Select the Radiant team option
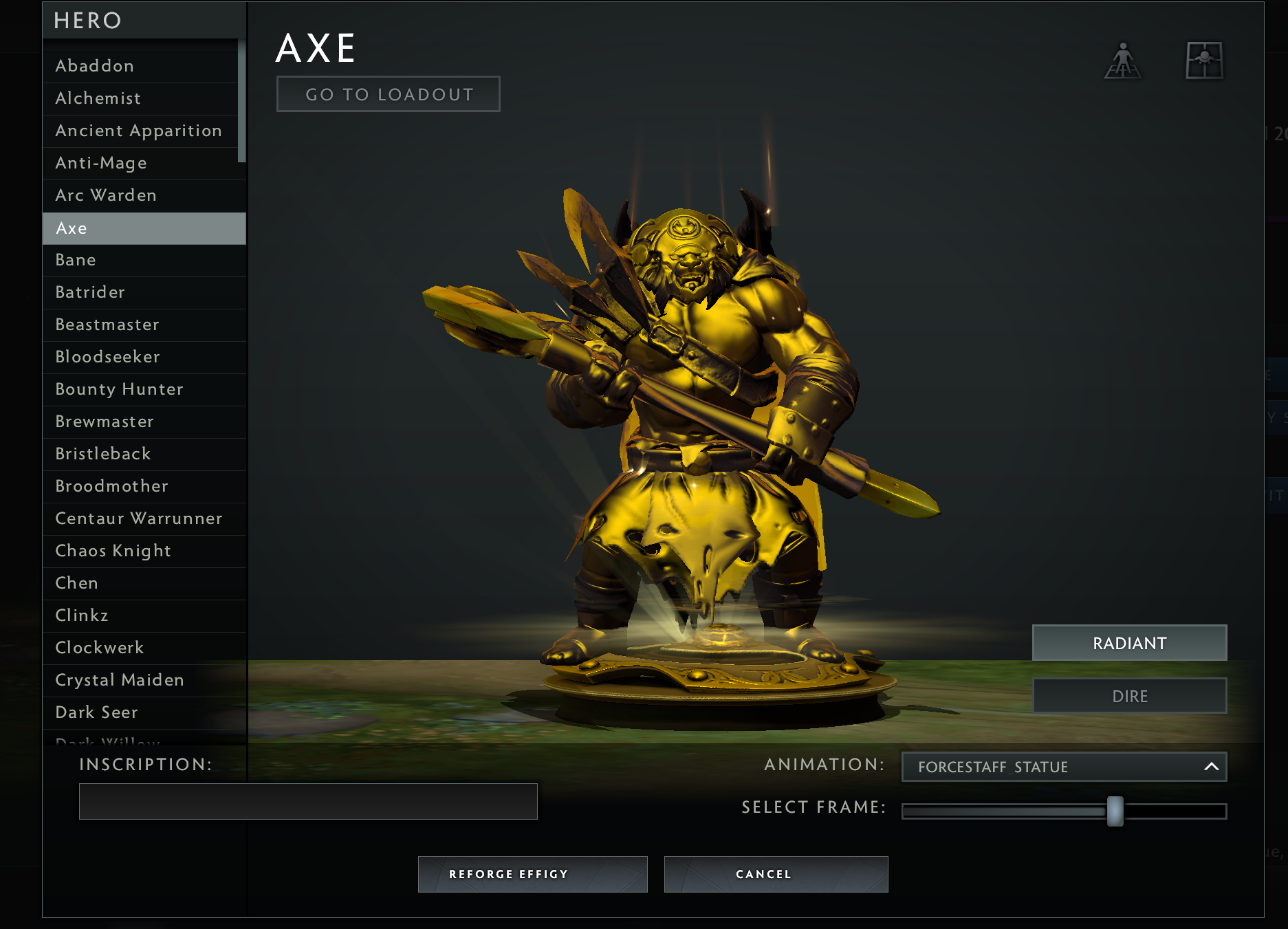This screenshot has width=1288, height=929. 1129,642
